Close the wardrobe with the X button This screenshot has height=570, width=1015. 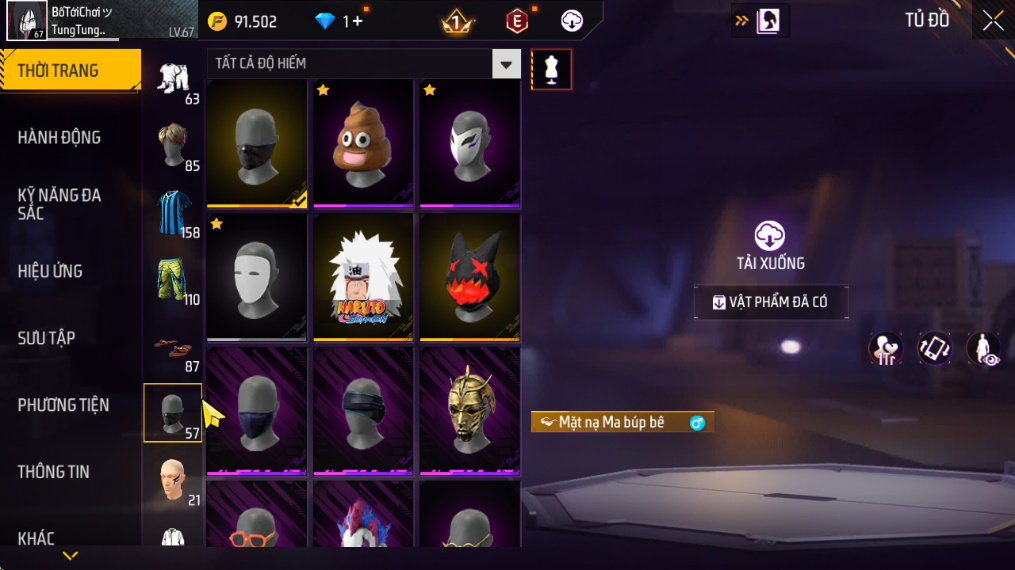click(x=992, y=21)
